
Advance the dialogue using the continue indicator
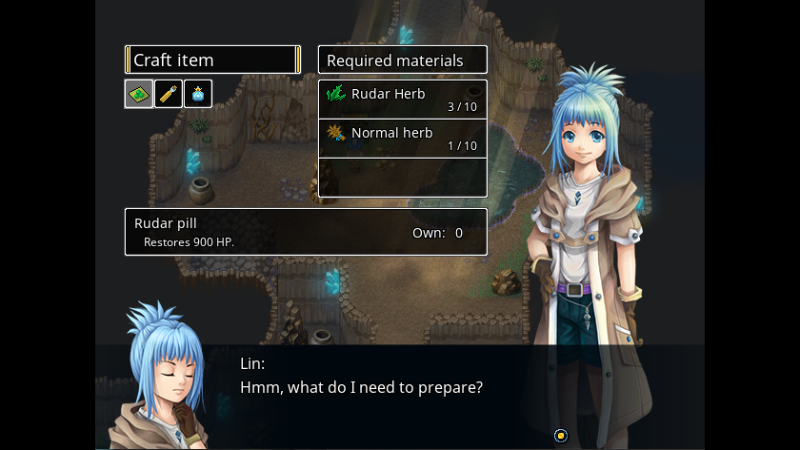click(x=561, y=435)
